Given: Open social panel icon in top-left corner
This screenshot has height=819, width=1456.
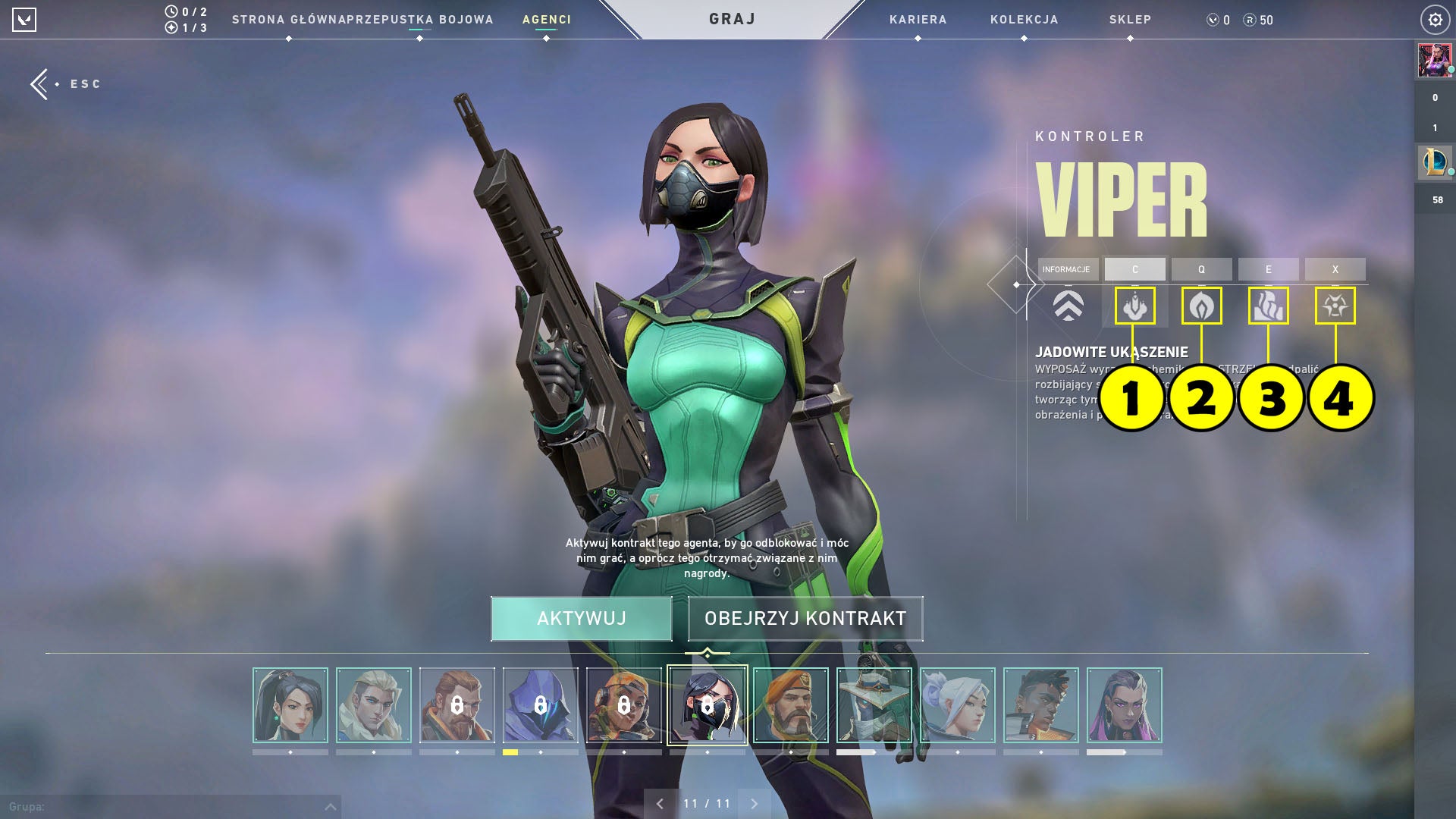Looking at the screenshot, I should point(25,20).
